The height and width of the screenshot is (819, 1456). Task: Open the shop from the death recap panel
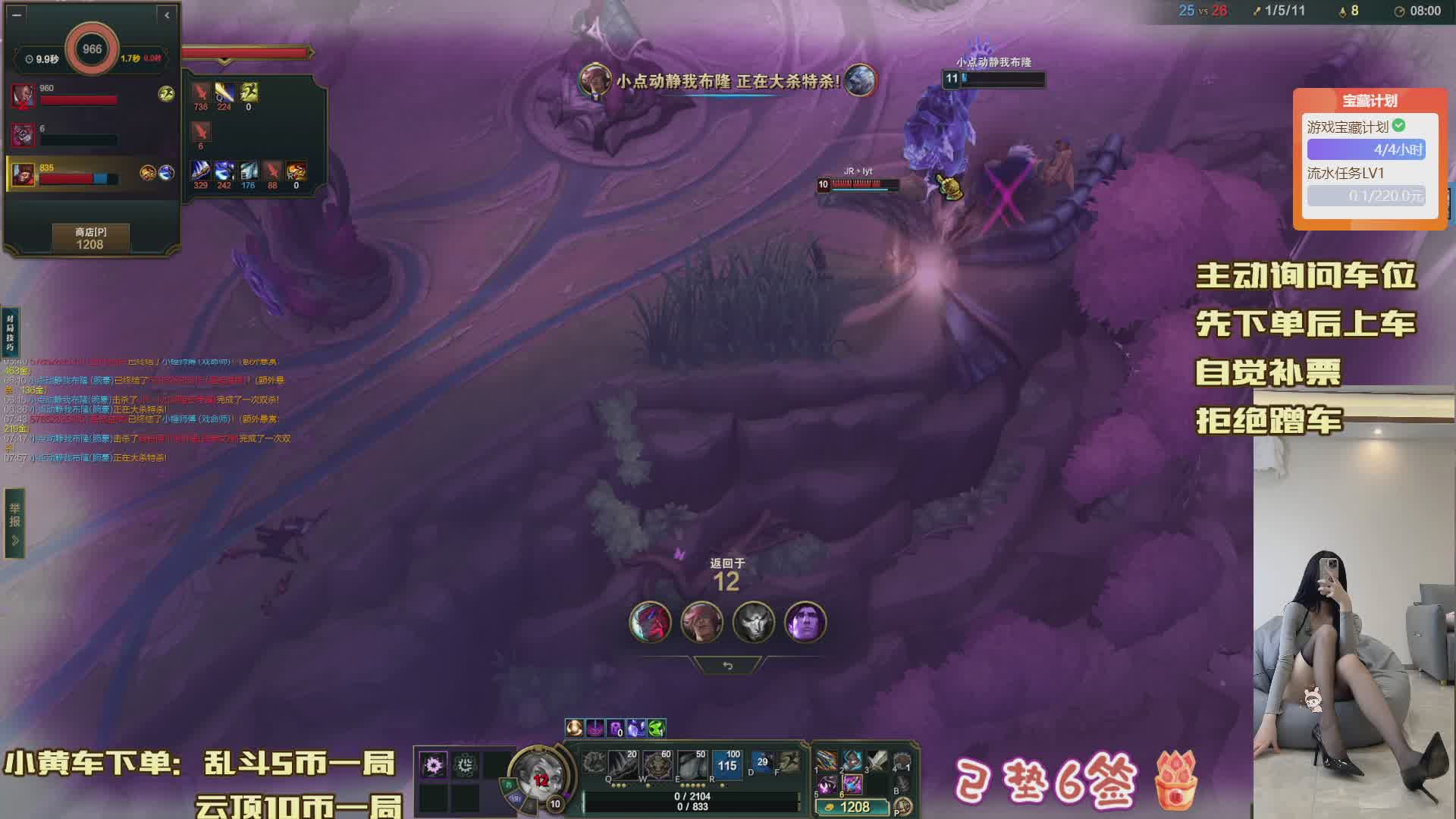click(x=90, y=238)
